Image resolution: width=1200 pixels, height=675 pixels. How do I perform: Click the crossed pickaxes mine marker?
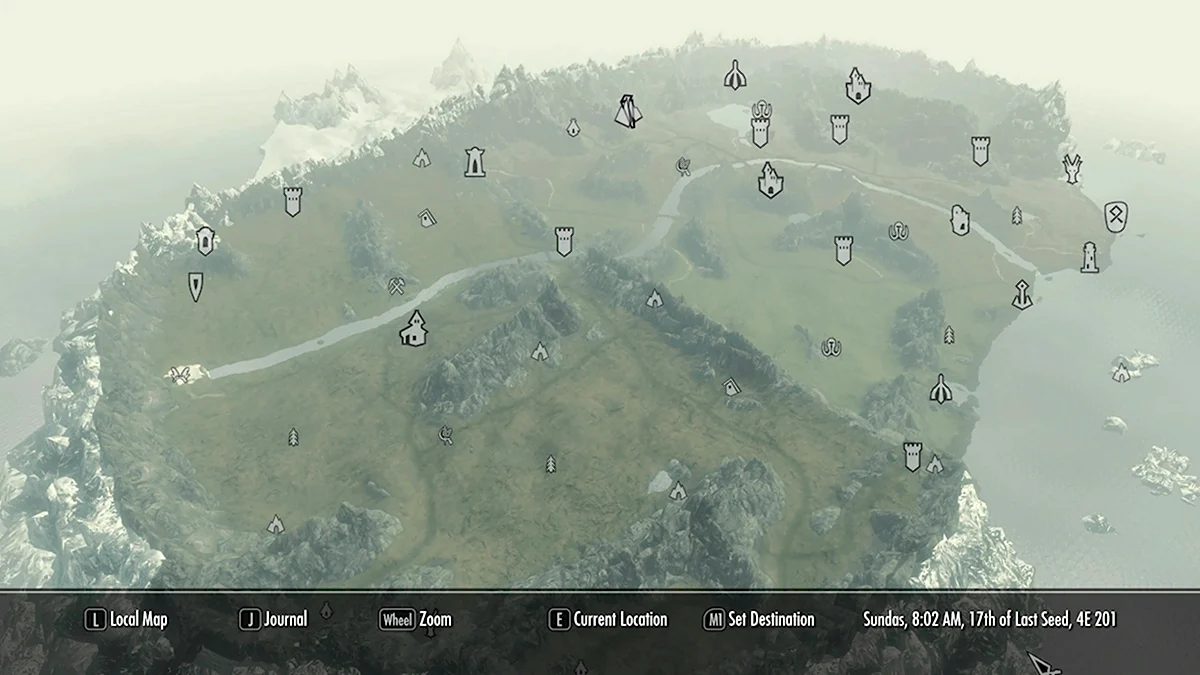click(397, 286)
